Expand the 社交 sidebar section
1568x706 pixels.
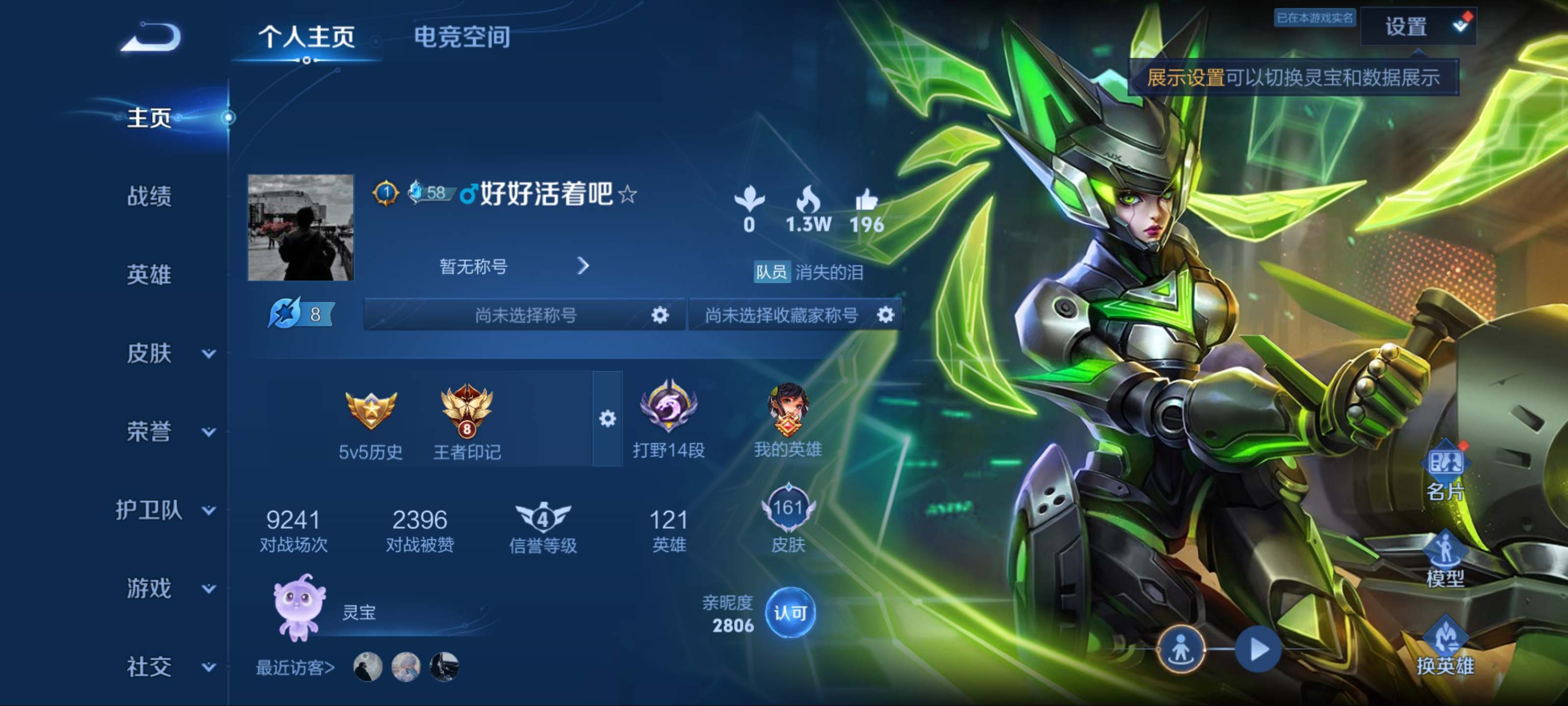[168, 667]
